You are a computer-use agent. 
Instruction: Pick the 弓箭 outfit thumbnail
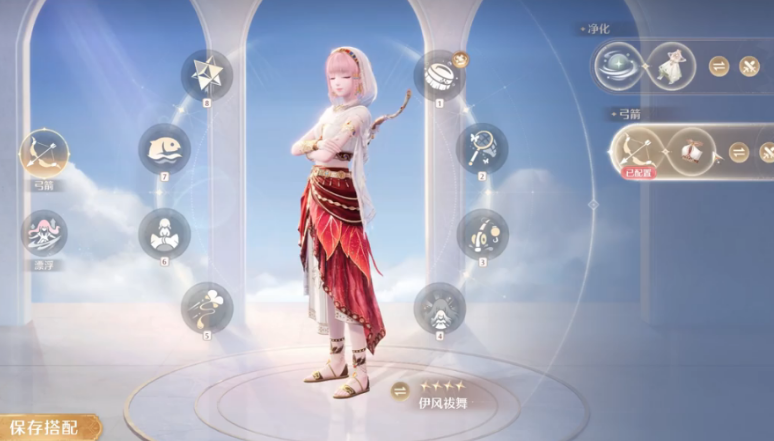pyautogui.click(x=692, y=152)
